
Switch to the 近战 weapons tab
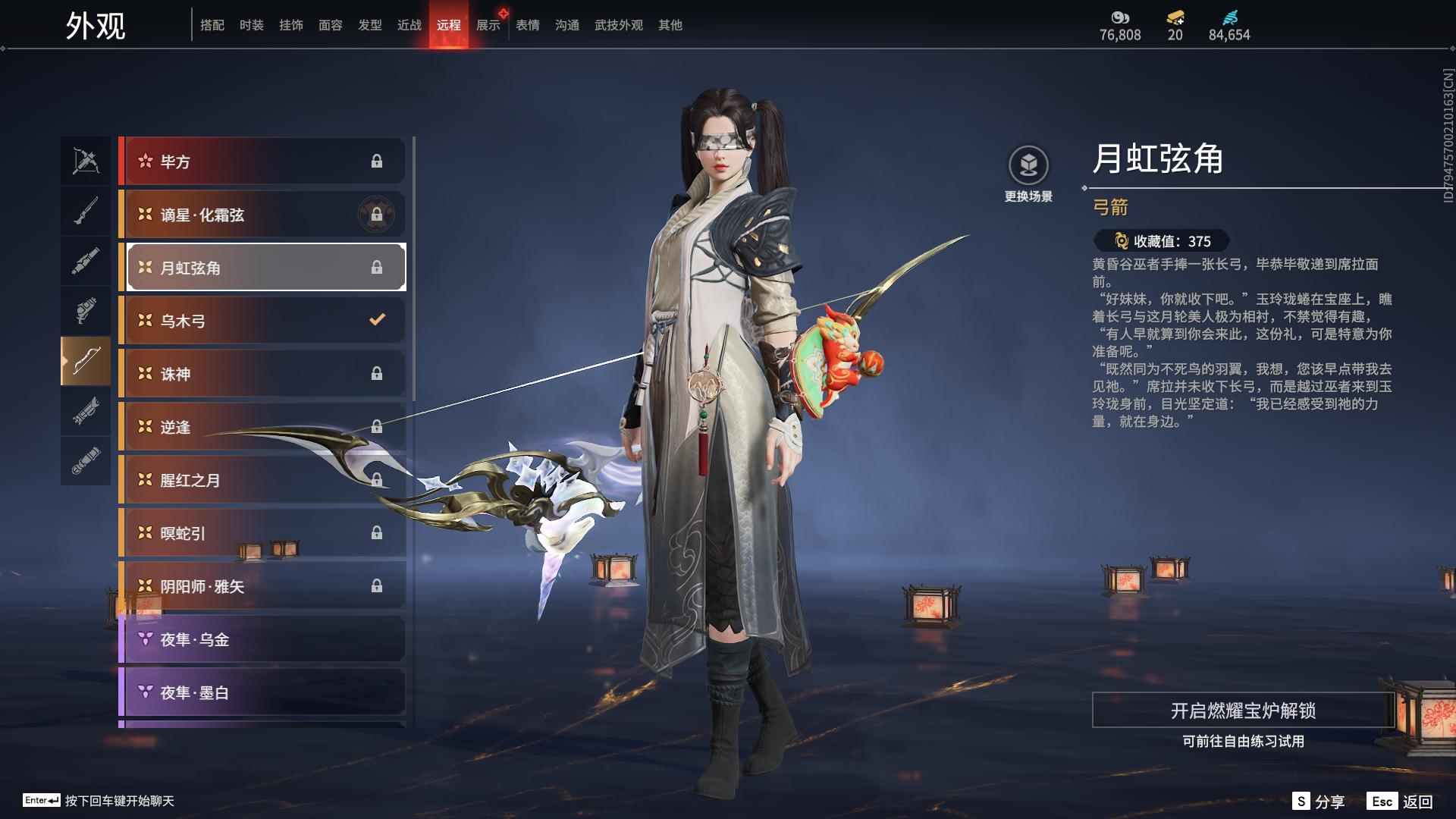point(406,24)
